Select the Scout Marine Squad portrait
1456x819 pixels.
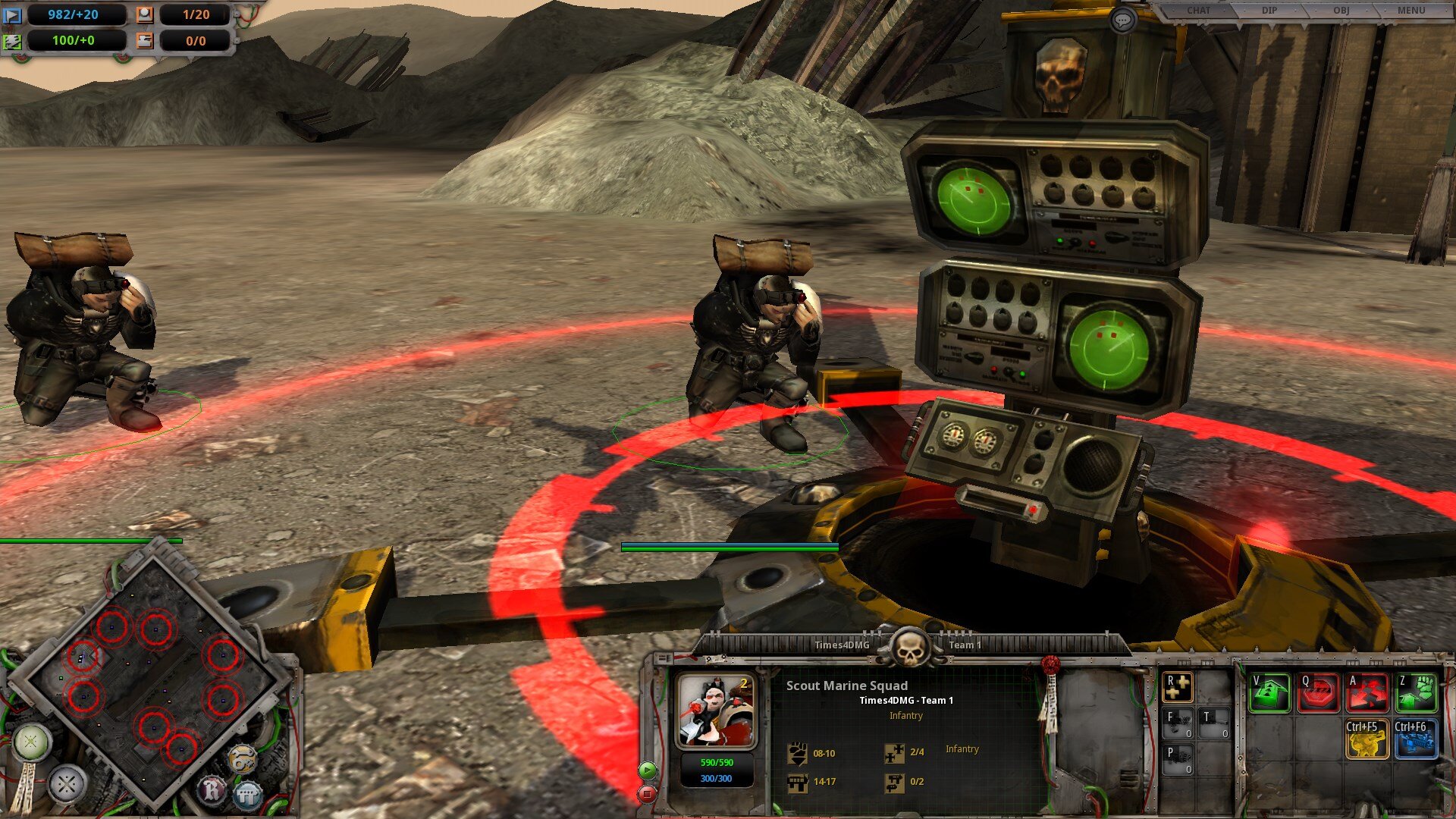click(717, 711)
